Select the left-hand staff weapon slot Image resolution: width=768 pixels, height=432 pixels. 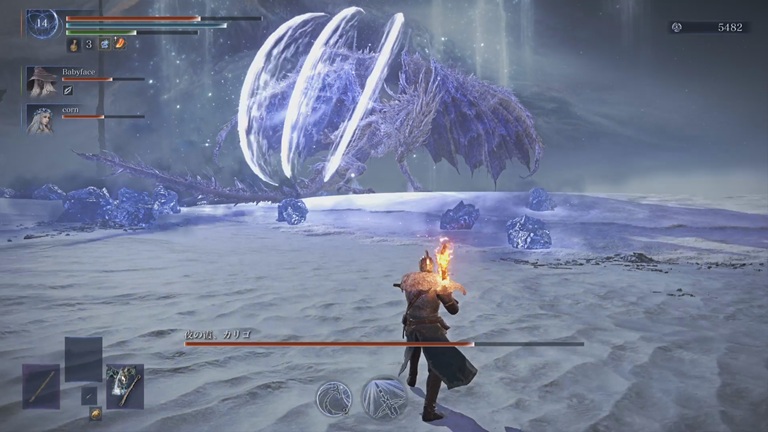click(41, 385)
